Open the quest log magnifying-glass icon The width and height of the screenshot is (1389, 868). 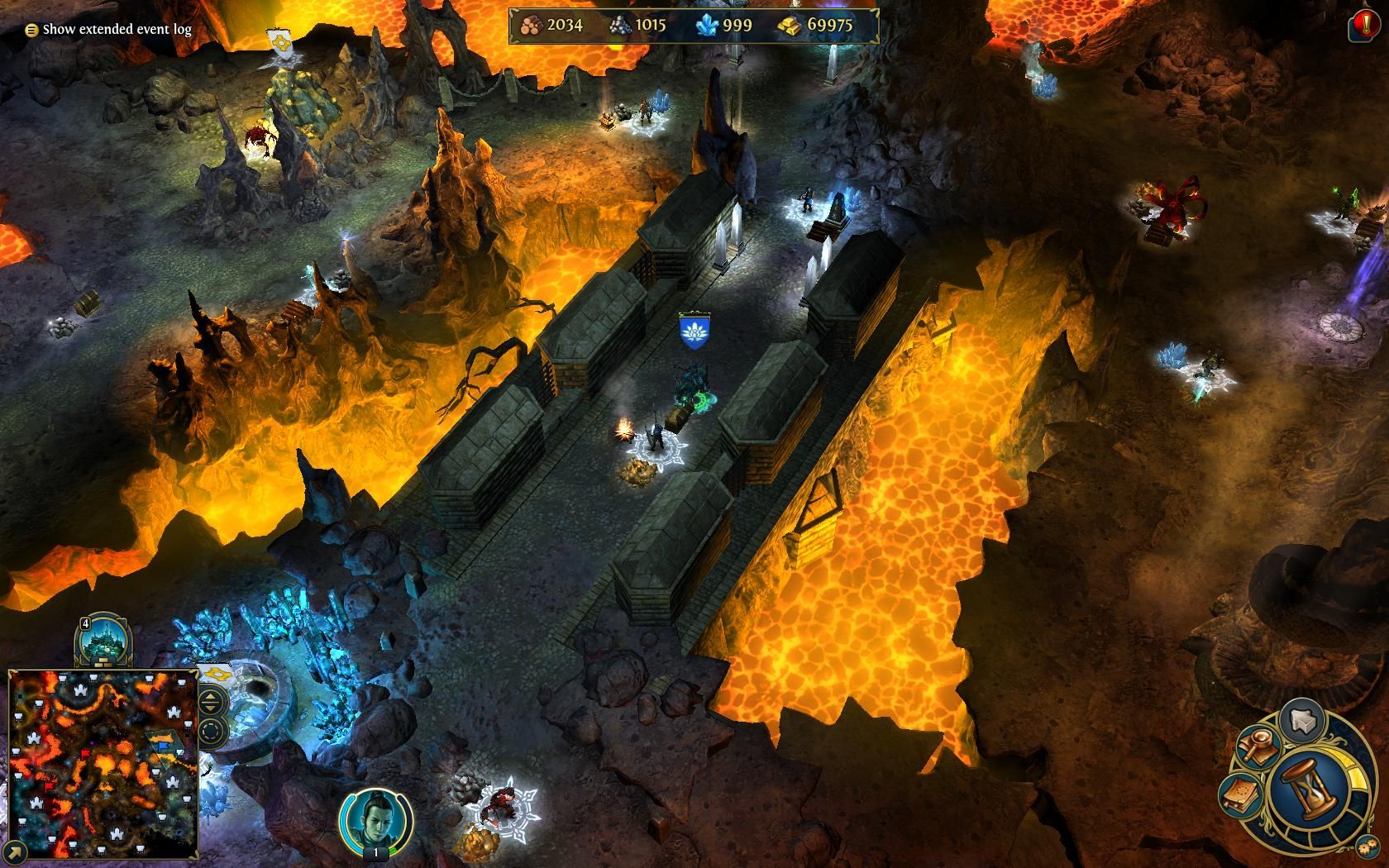(1259, 746)
